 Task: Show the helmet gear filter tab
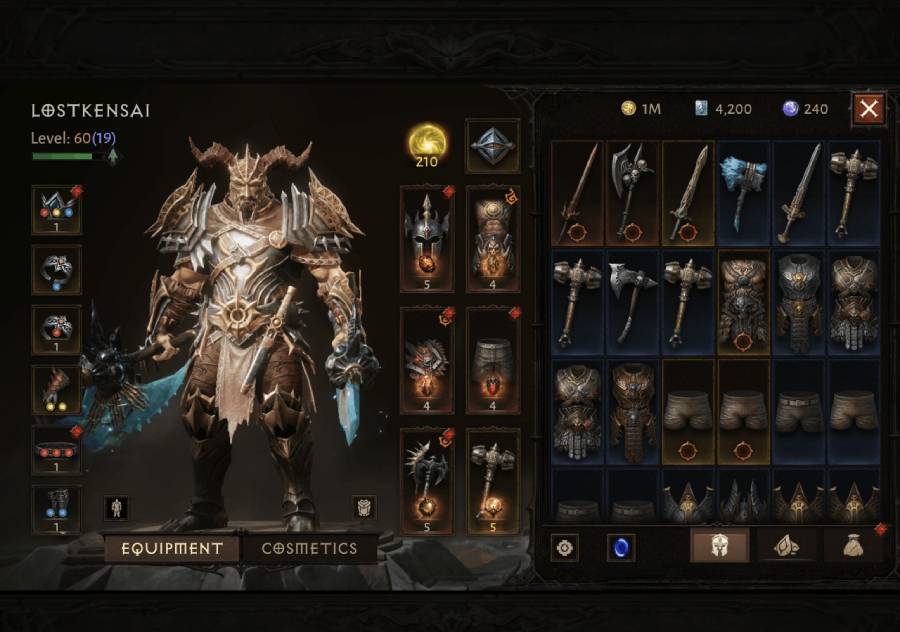[x=719, y=547]
